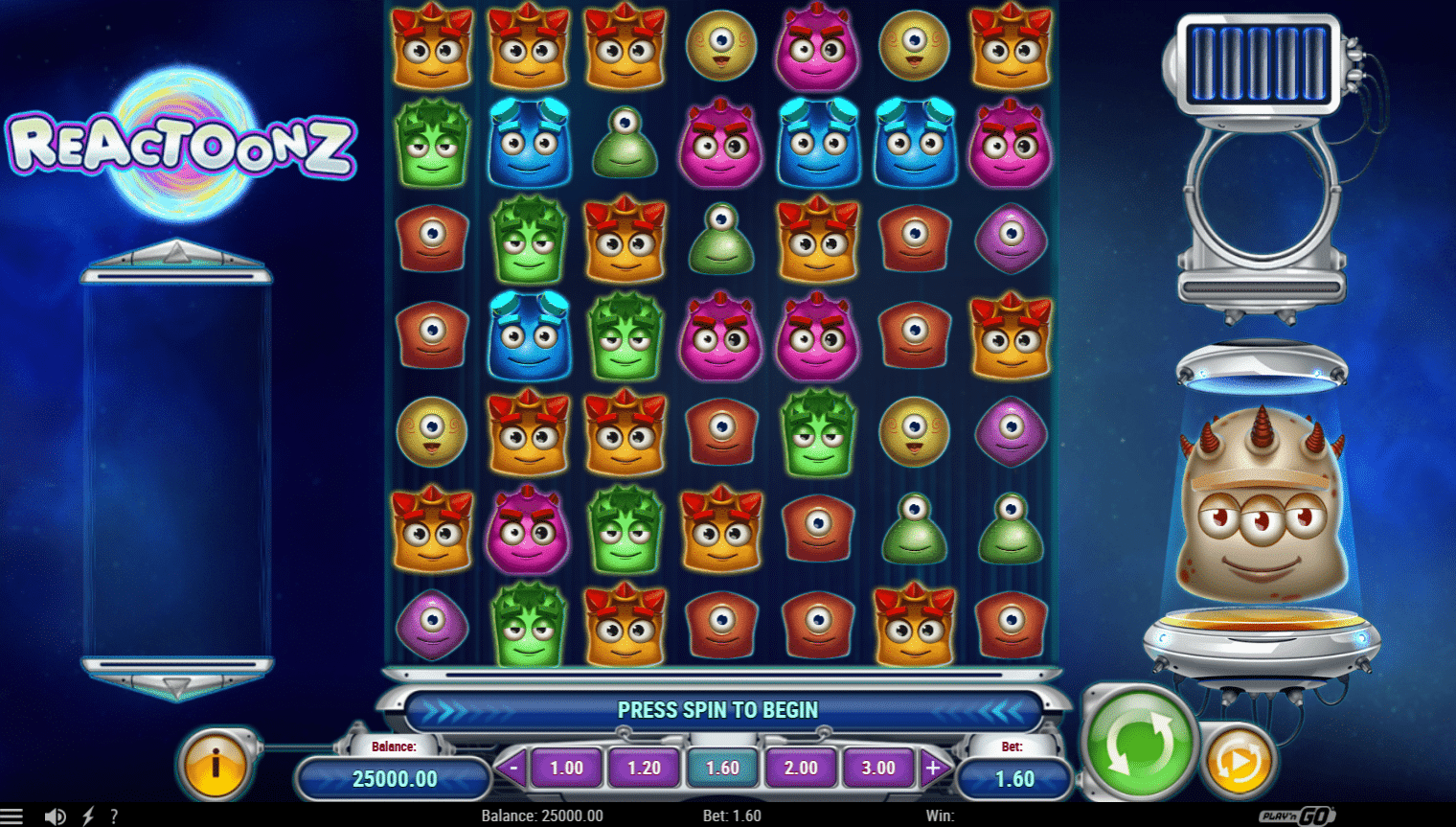Choose the 2.00 bet option
Screen dimensions: 1456x827
tap(800, 768)
